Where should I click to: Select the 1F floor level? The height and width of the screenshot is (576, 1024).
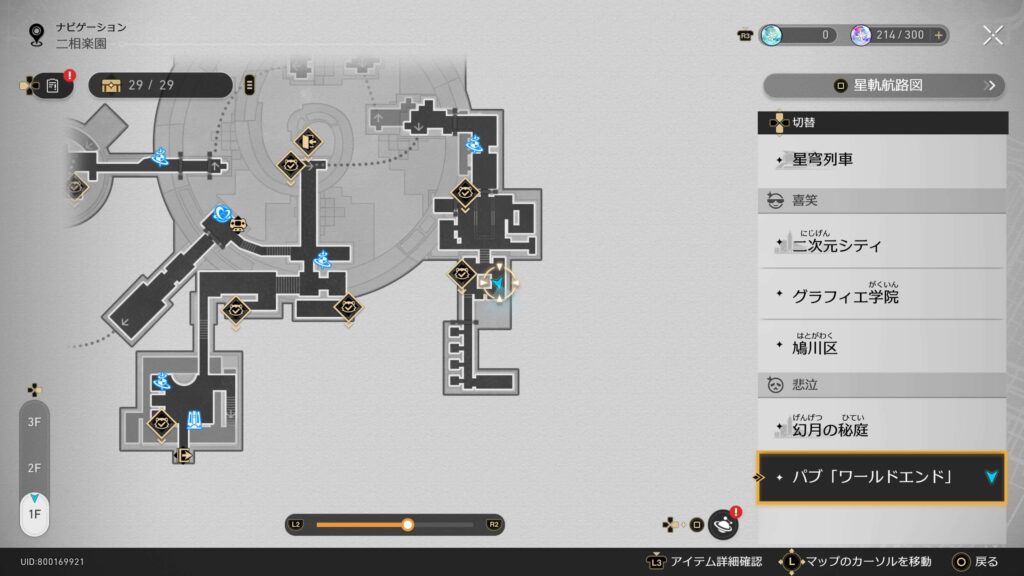pyautogui.click(x=34, y=514)
